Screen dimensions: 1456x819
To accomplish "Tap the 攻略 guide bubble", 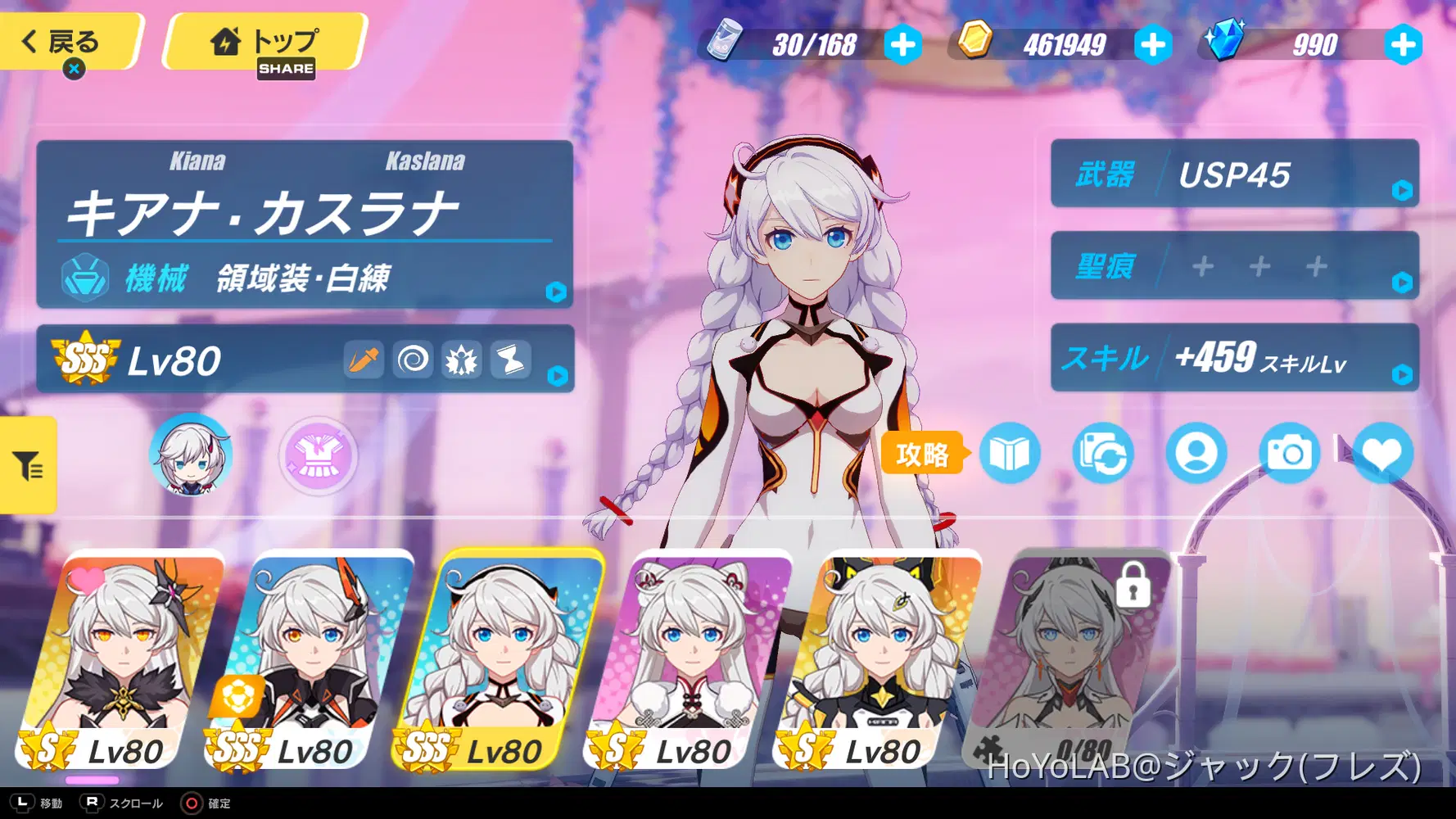I will point(924,451).
